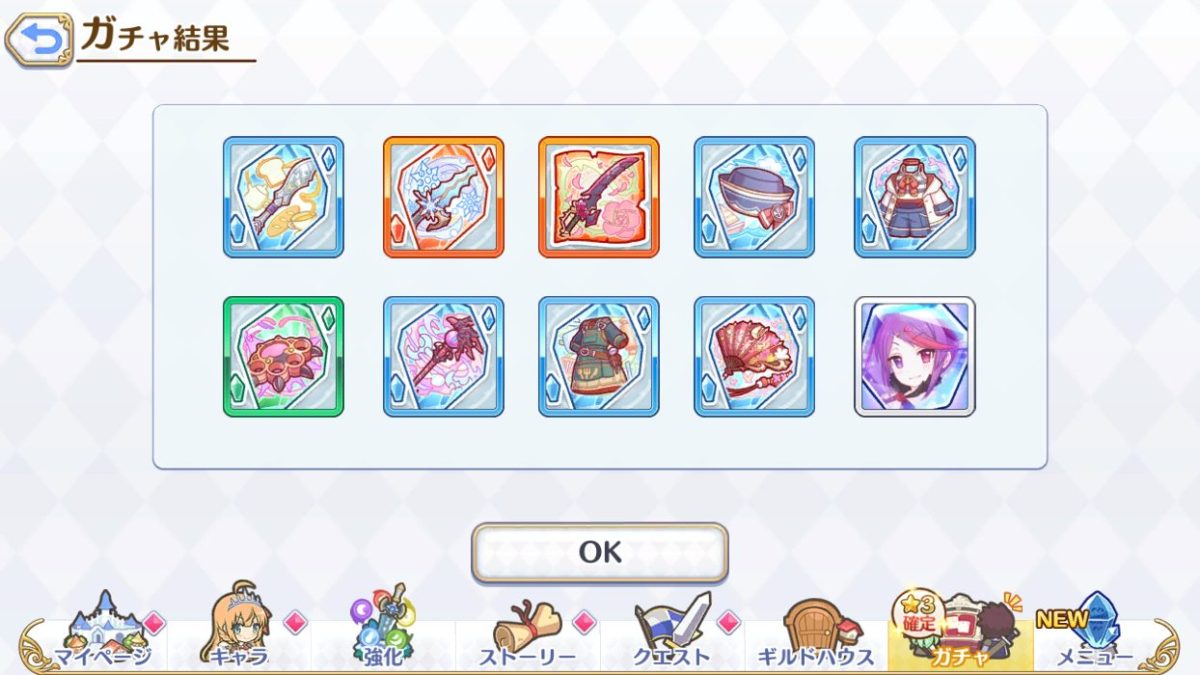
Task: View the orange-framed snowflake weapon result
Action: 443,197
